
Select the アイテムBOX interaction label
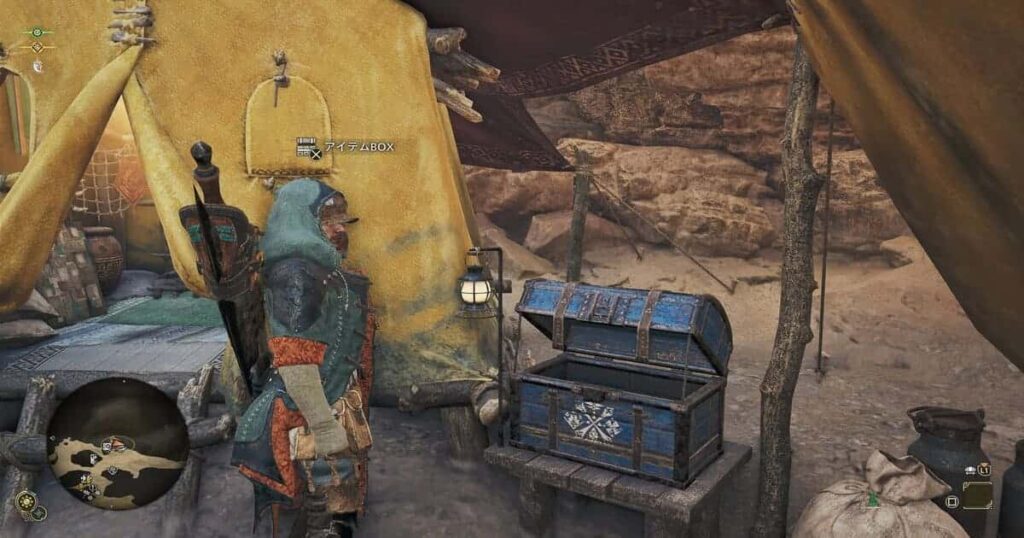click(x=346, y=148)
